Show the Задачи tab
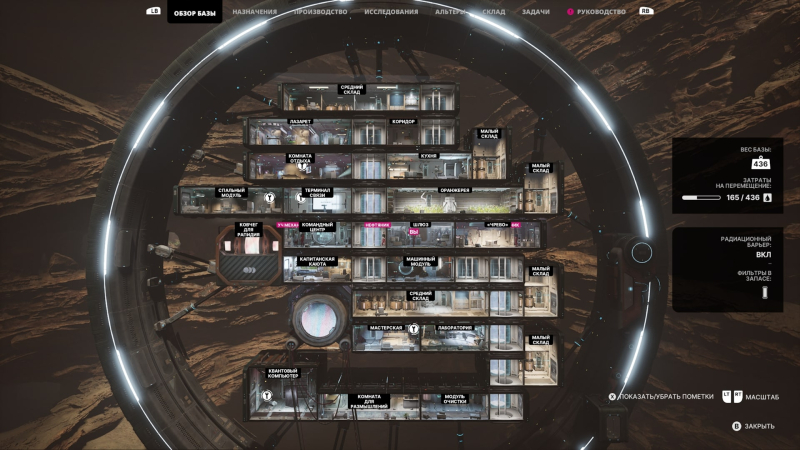 [x=535, y=12]
